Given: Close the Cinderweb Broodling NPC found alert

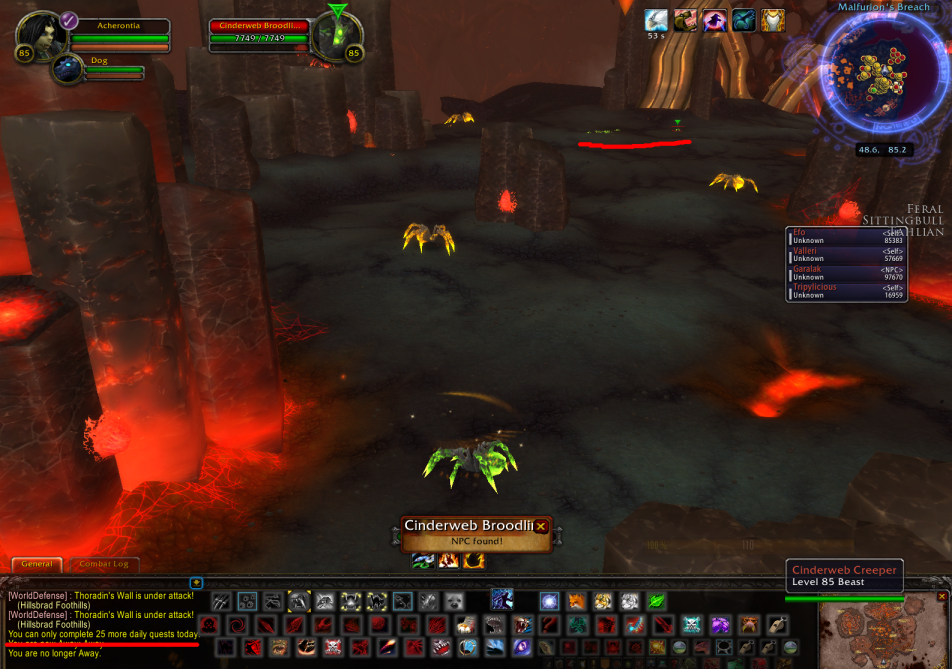Looking at the screenshot, I should [541, 526].
